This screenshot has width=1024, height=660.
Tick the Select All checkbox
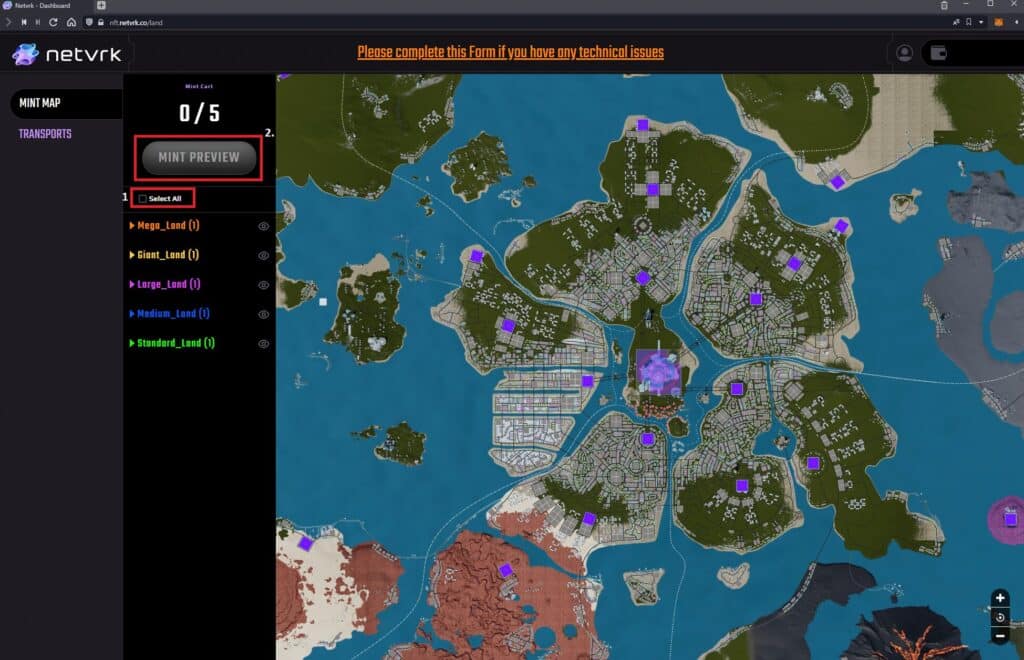(143, 199)
